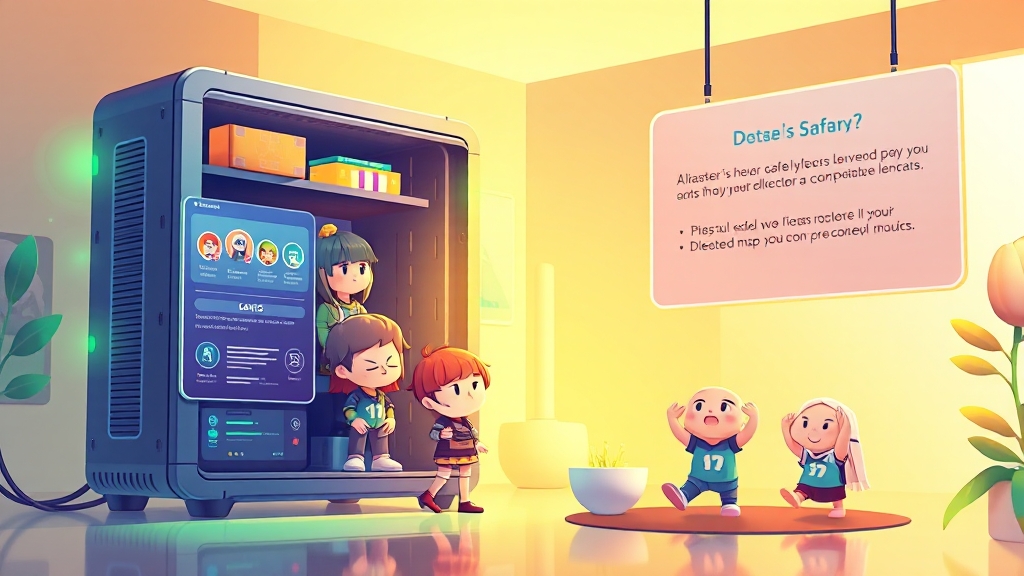Click the wide pill-shaped button mid-panel
The height and width of the screenshot is (576, 1024).
(249, 307)
